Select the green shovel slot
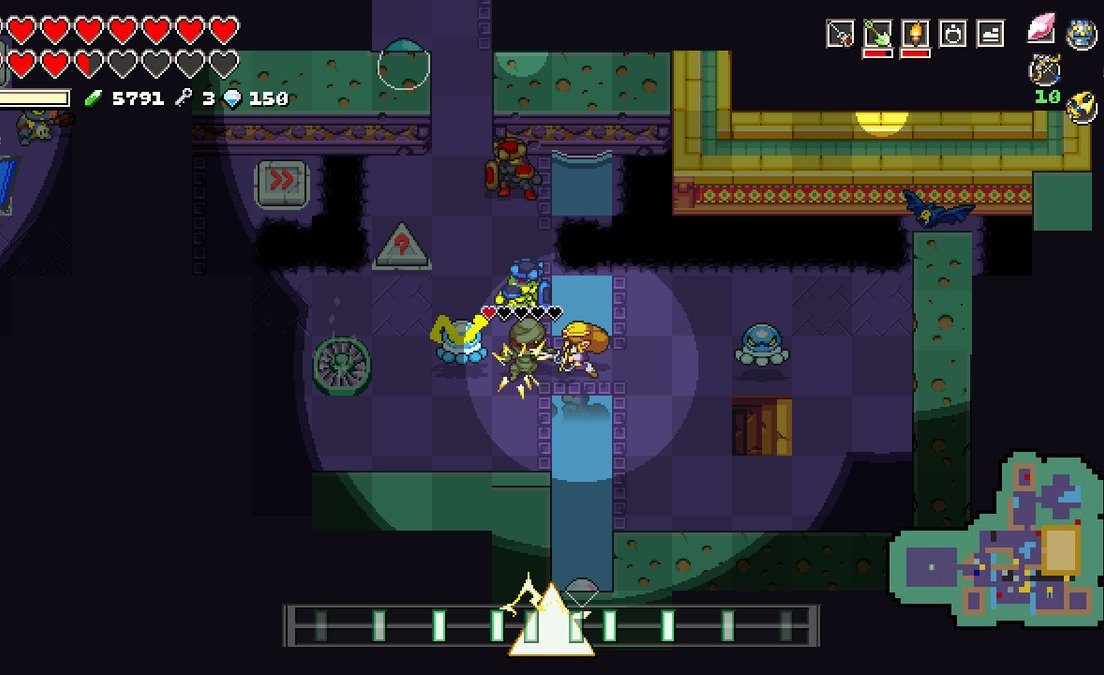Screen dimensions: 1104x675 [877, 33]
